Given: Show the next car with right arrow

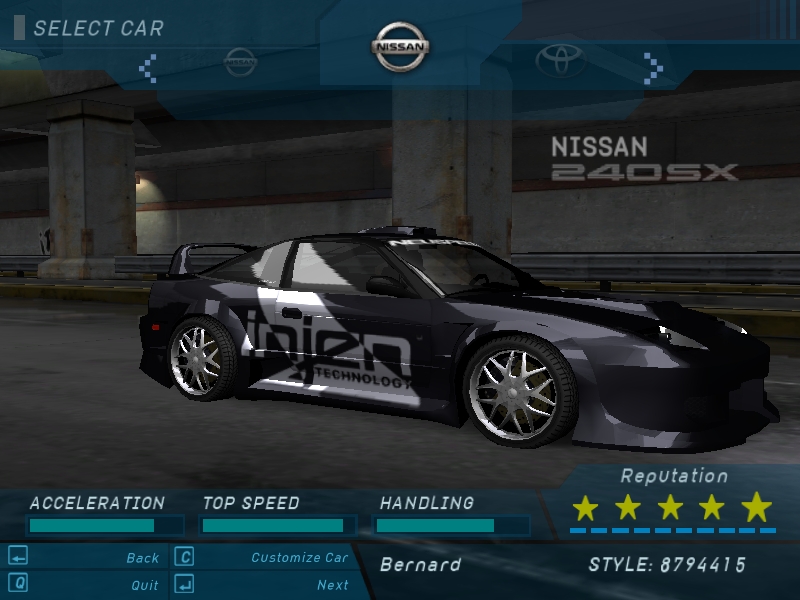Looking at the screenshot, I should point(653,67).
